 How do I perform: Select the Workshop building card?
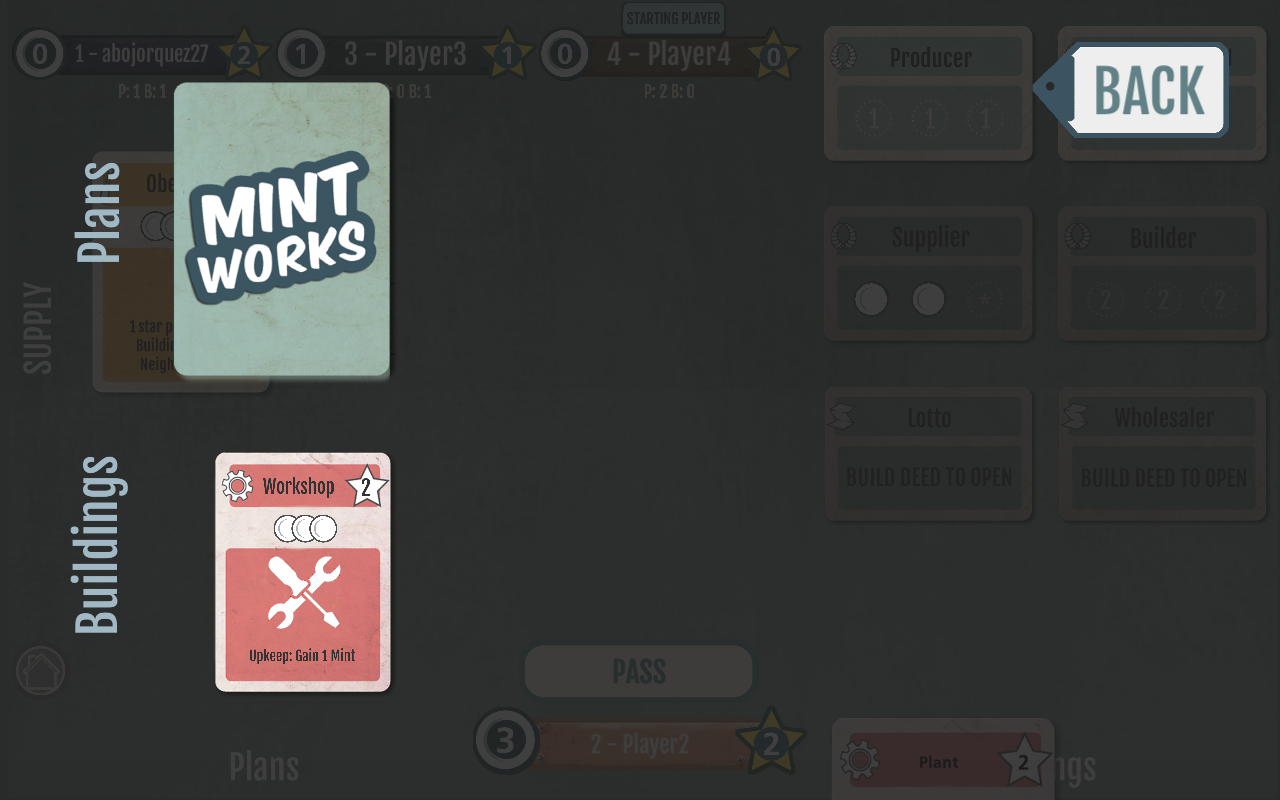coord(302,571)
